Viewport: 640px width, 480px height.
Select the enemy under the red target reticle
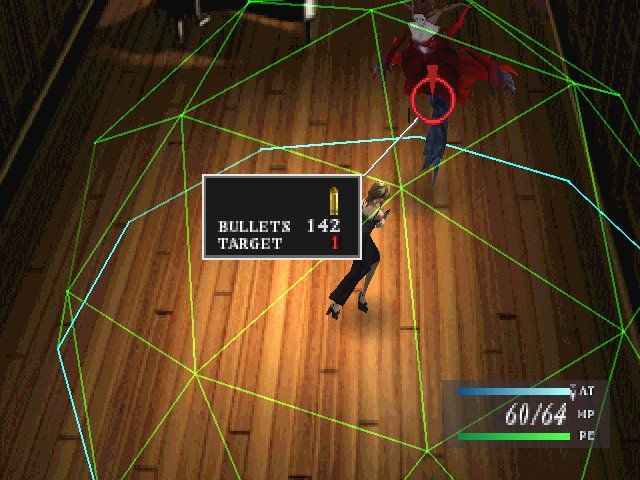[433, 96]
